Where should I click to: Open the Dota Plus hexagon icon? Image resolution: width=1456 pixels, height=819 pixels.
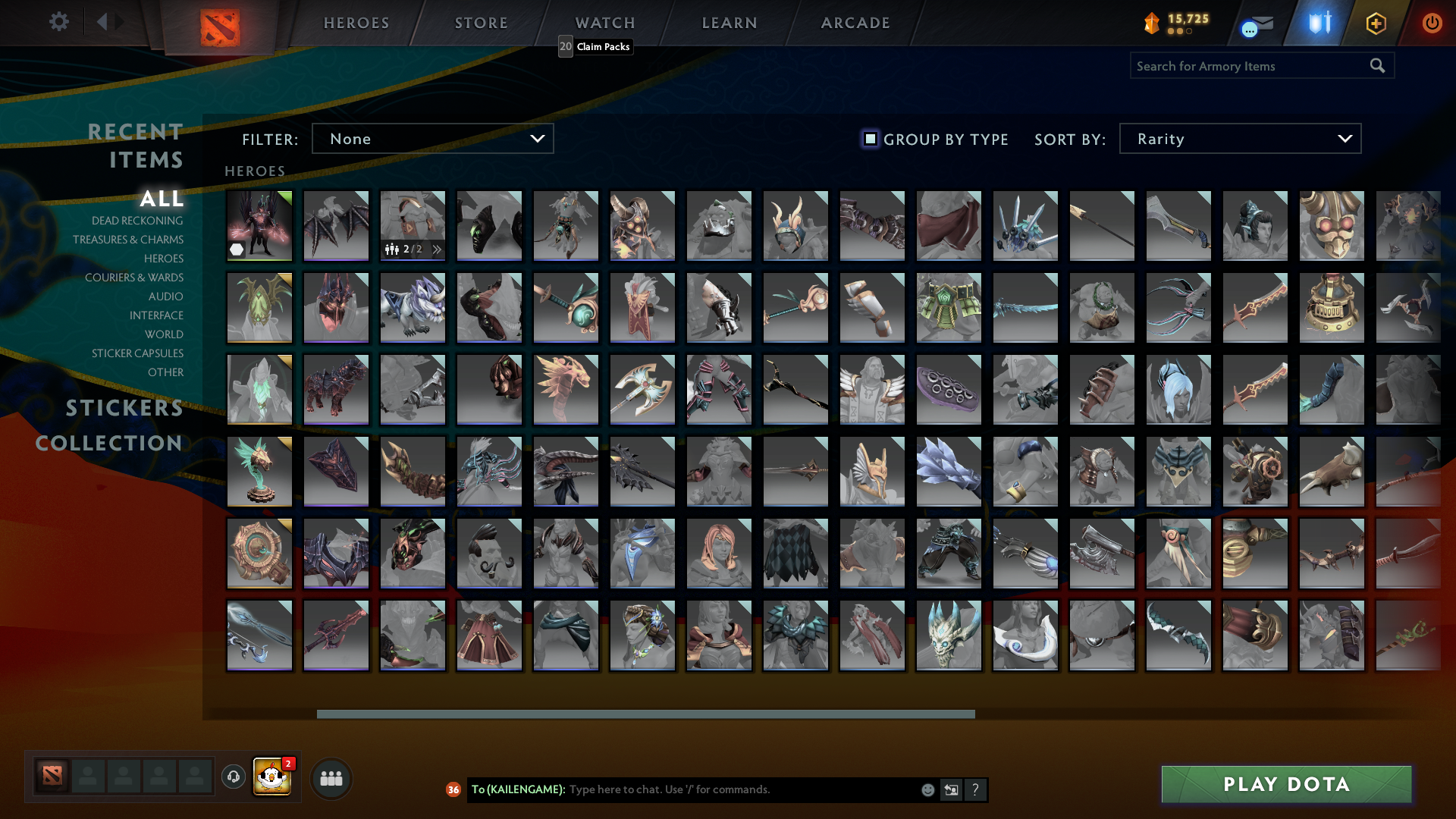[1376, 23]
